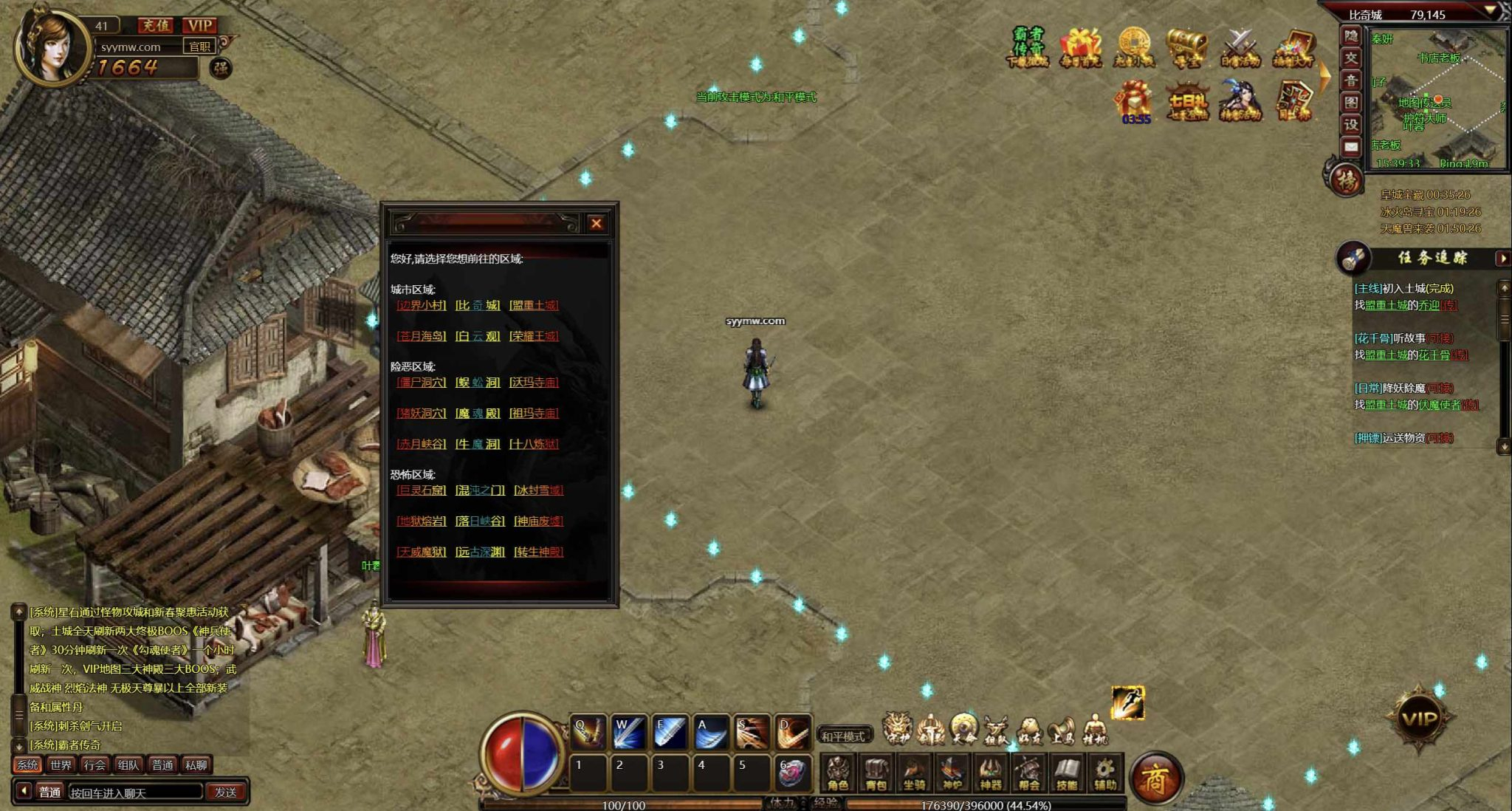
Task: Choose the 僵尸洞穴 dungeon destination
Action: point(422,382)
